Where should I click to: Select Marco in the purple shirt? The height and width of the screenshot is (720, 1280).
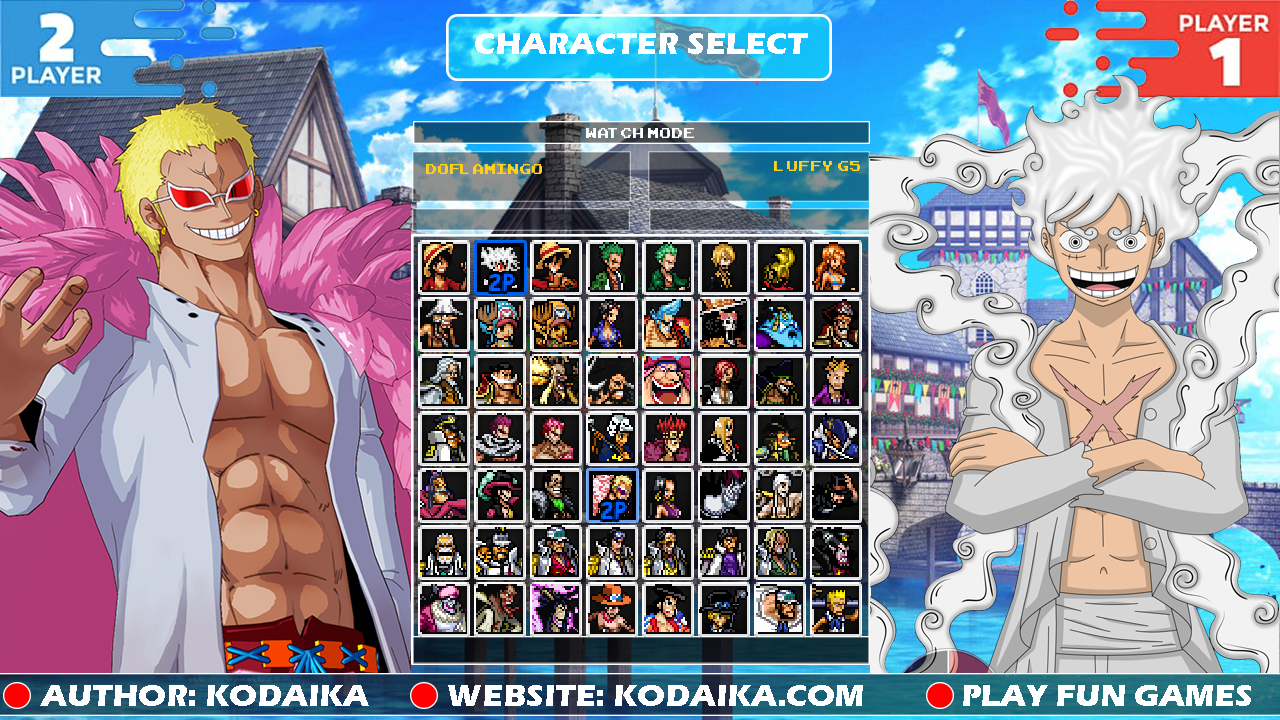[x=836, y=381]
